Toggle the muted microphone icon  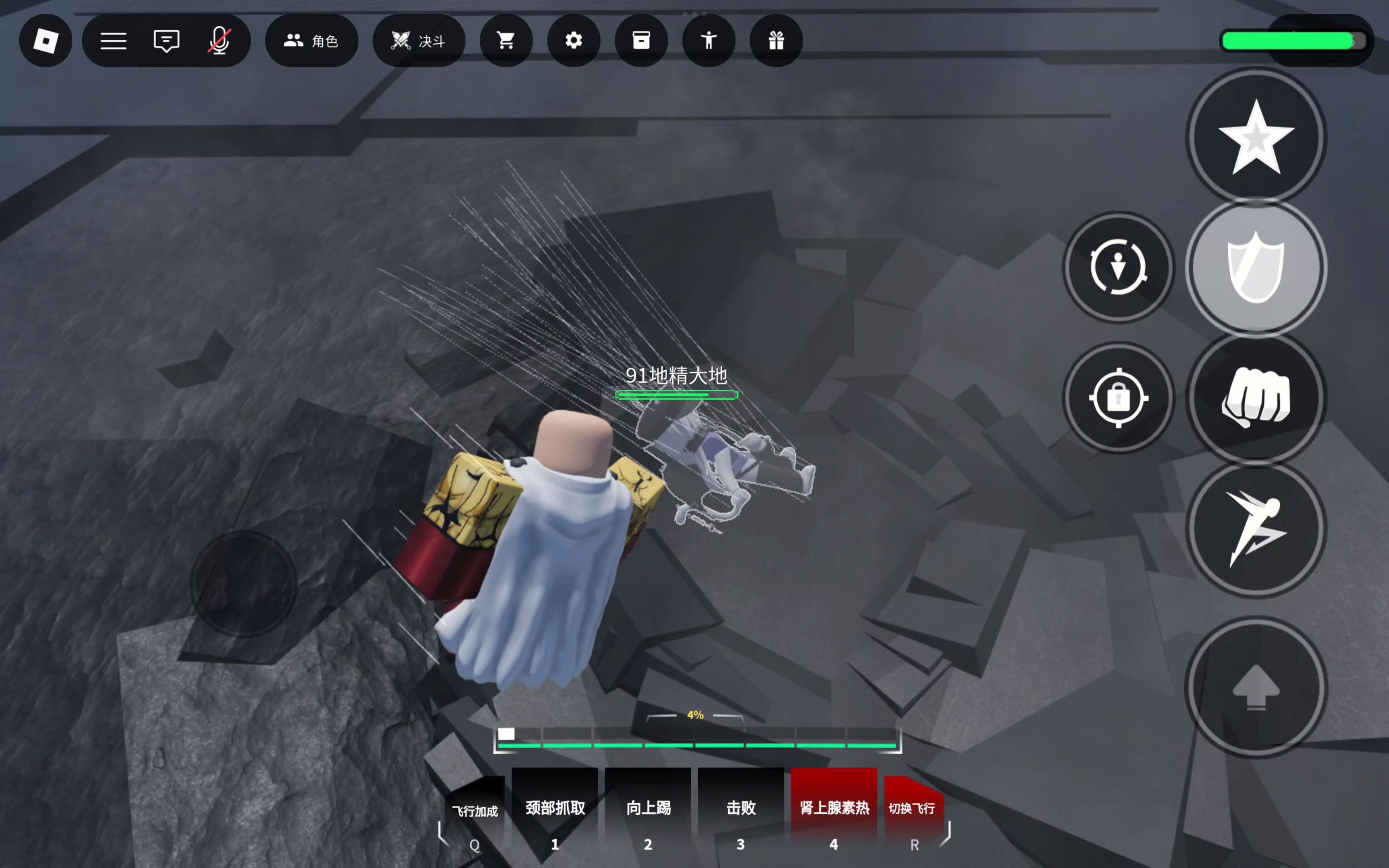[x=219, y=41]
